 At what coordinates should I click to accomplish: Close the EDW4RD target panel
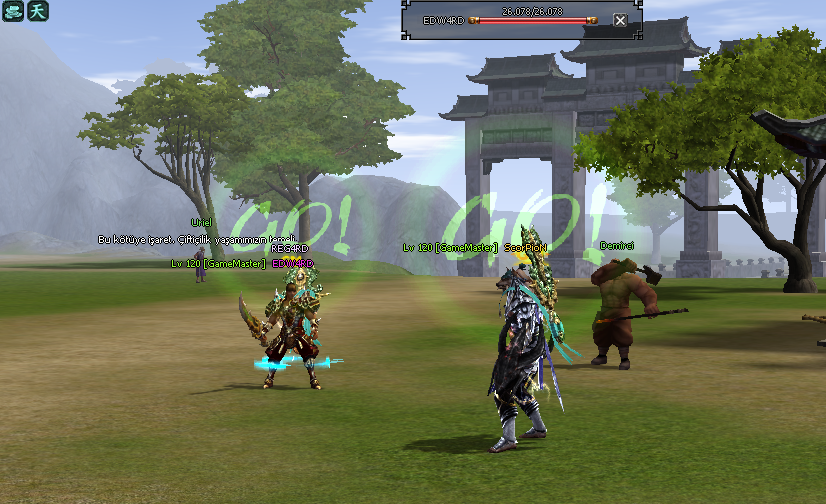pyautogui.click(x=620, y=21)
